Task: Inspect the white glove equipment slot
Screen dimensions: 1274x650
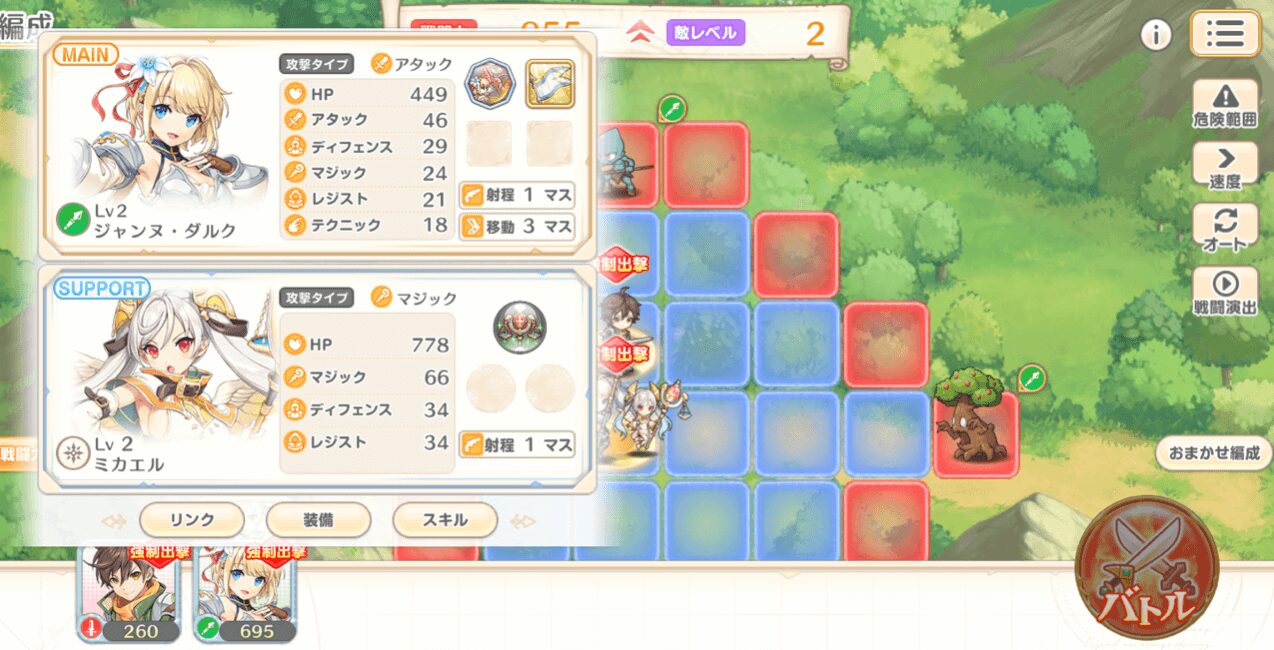Action: point(549,84)
